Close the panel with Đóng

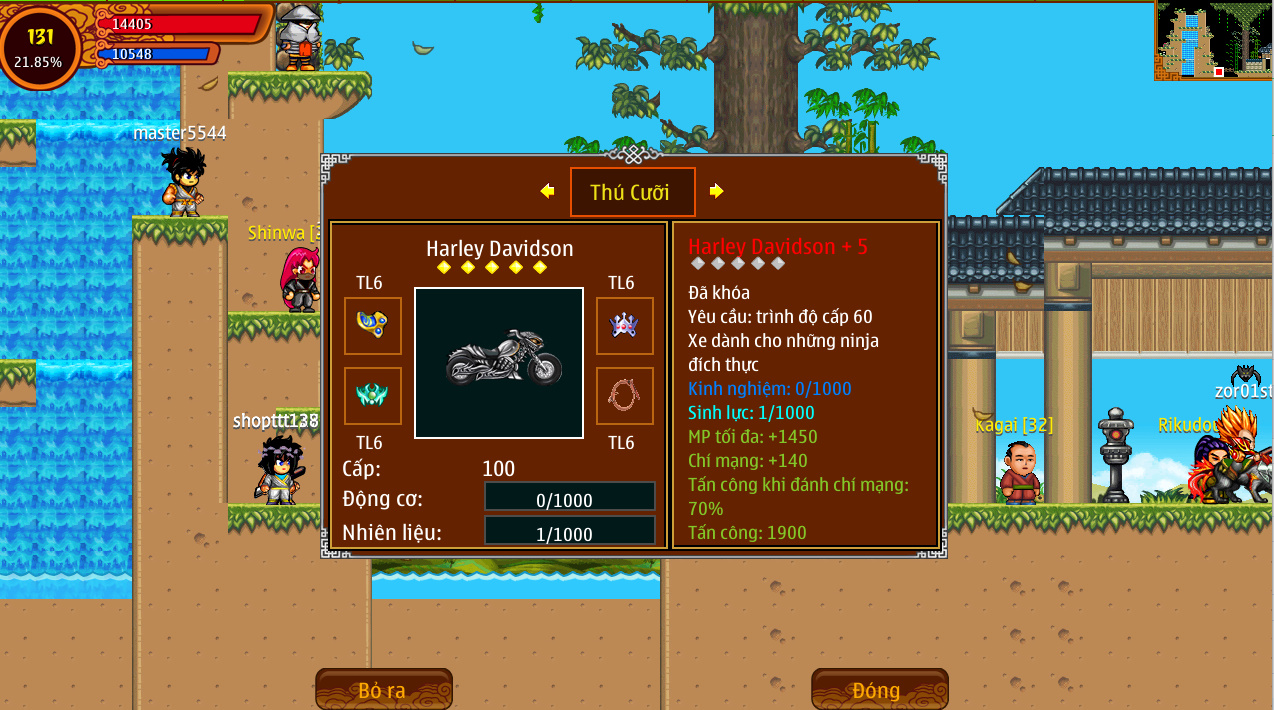[878, 690]
